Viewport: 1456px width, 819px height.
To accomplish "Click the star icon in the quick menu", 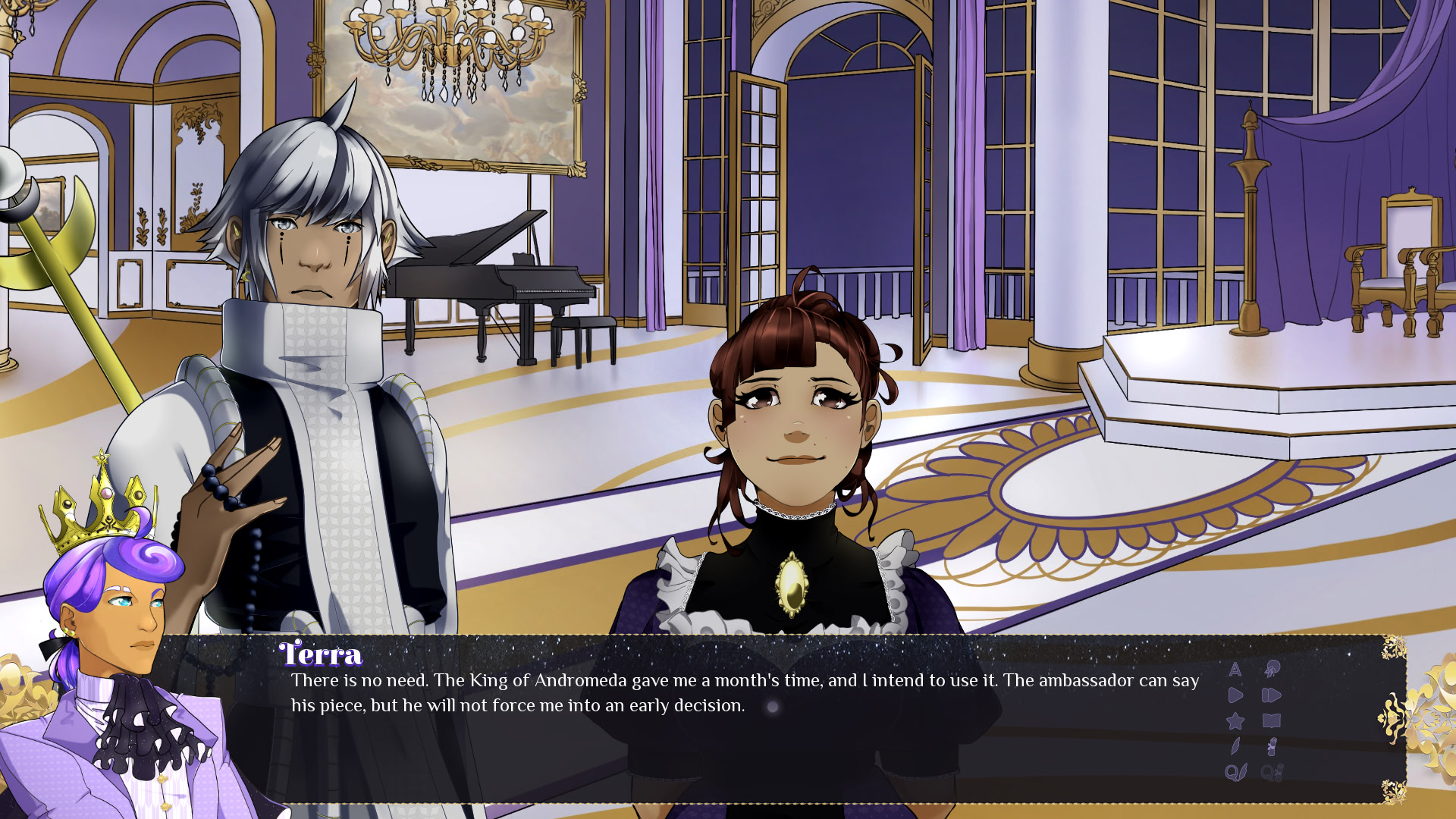I will [1235, 721].
